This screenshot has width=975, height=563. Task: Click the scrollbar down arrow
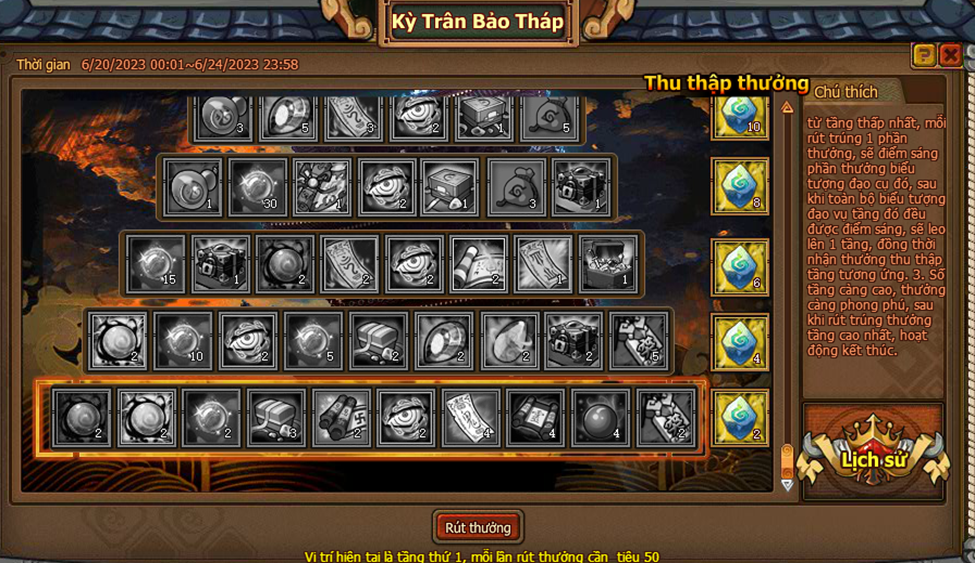(x=787, y=485)
